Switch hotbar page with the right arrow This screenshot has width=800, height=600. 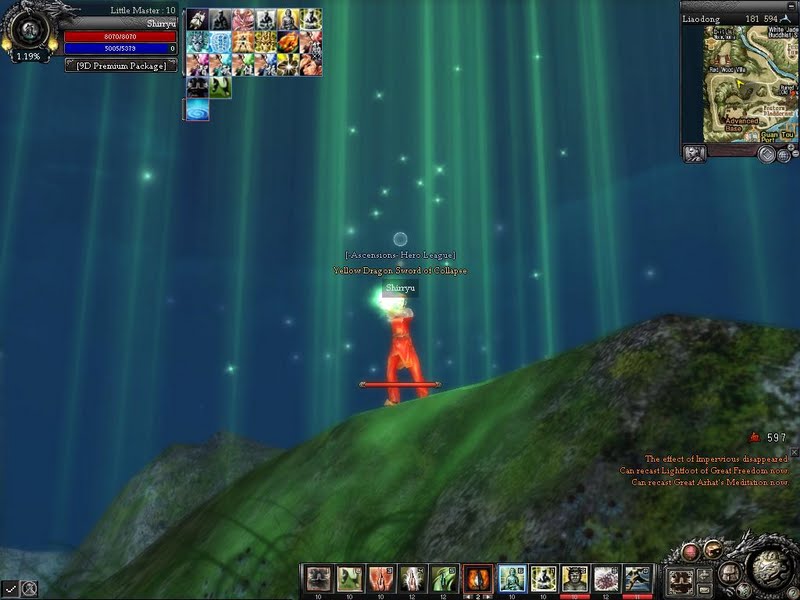[x=488, y=596]
